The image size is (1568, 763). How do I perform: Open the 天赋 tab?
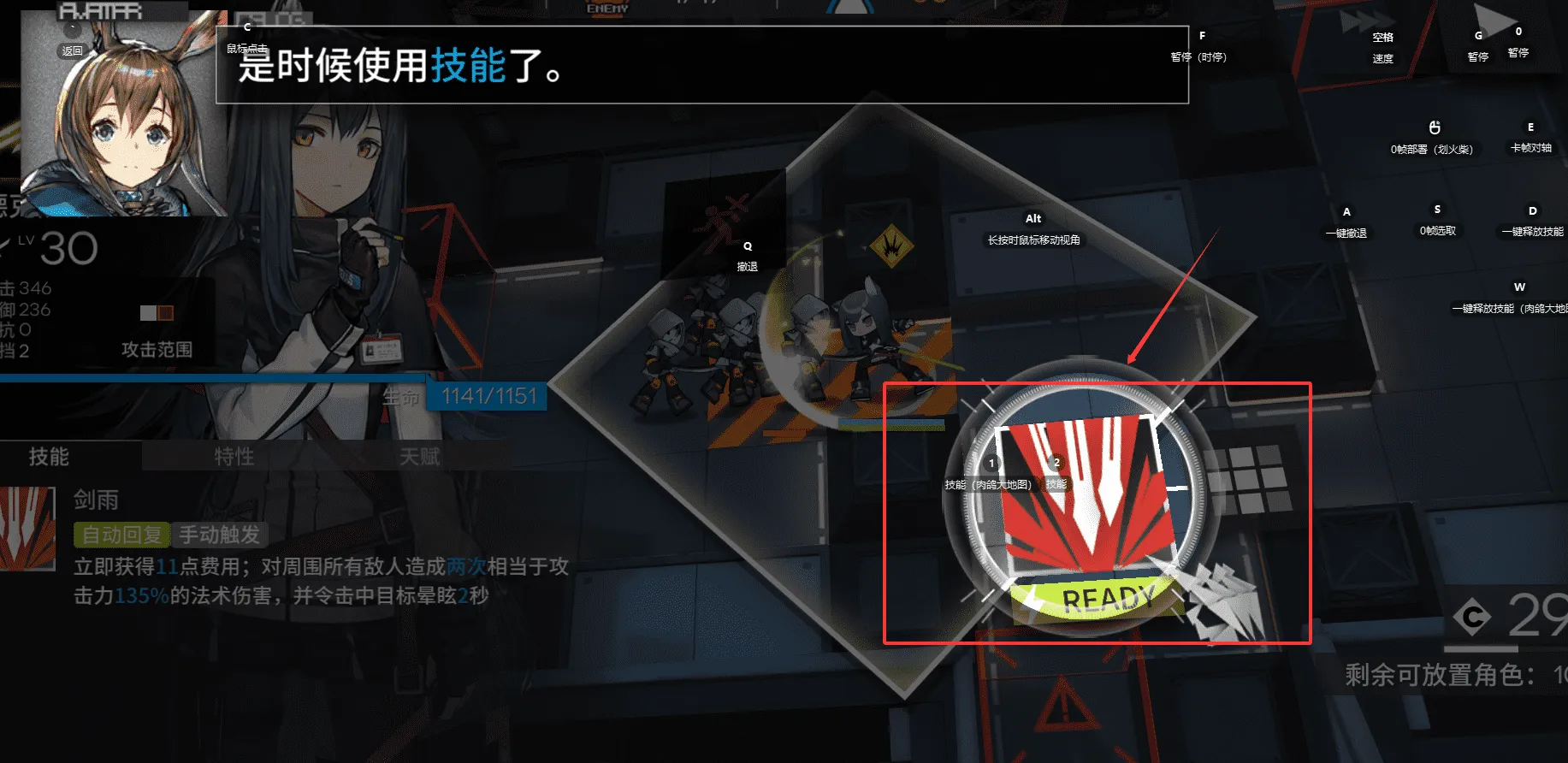tap(419, 457)
